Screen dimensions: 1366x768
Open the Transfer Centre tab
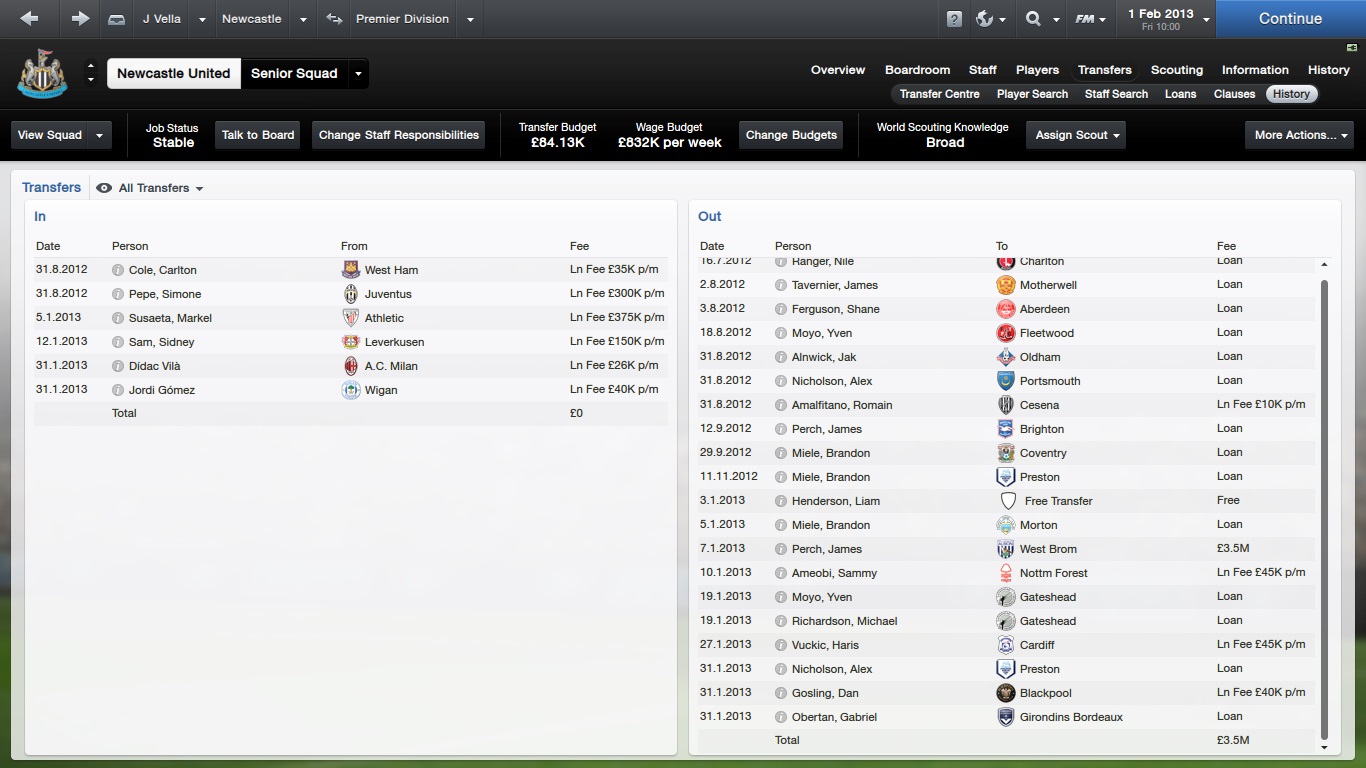point(939,94)
